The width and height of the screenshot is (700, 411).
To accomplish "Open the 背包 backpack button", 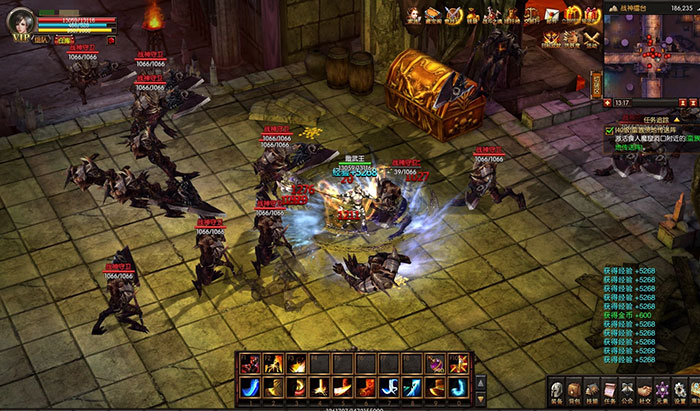I will coord(573,389).
